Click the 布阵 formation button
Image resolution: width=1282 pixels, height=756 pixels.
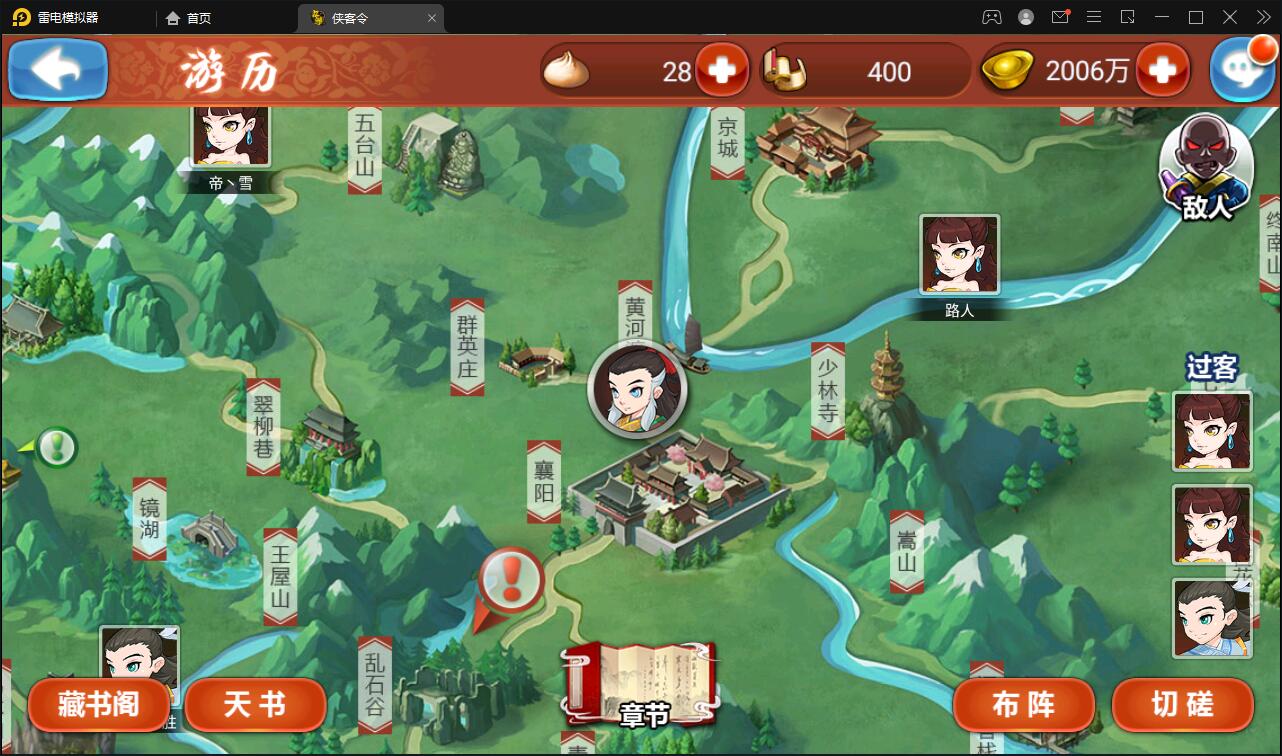1023,705
